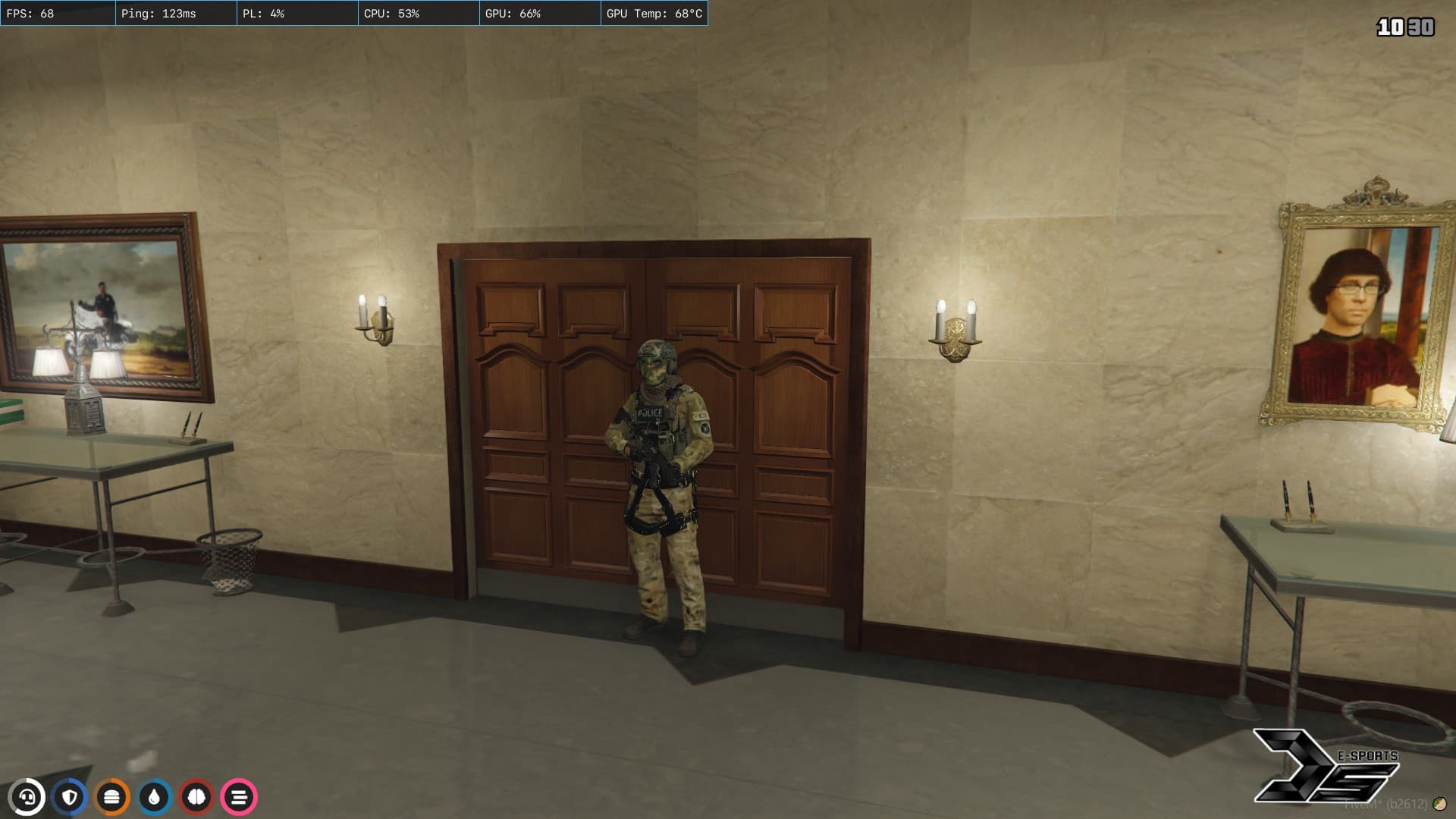Screen dimensions: 1456x819
Task: Click the red brain stress icon
Action: point(196,797)
